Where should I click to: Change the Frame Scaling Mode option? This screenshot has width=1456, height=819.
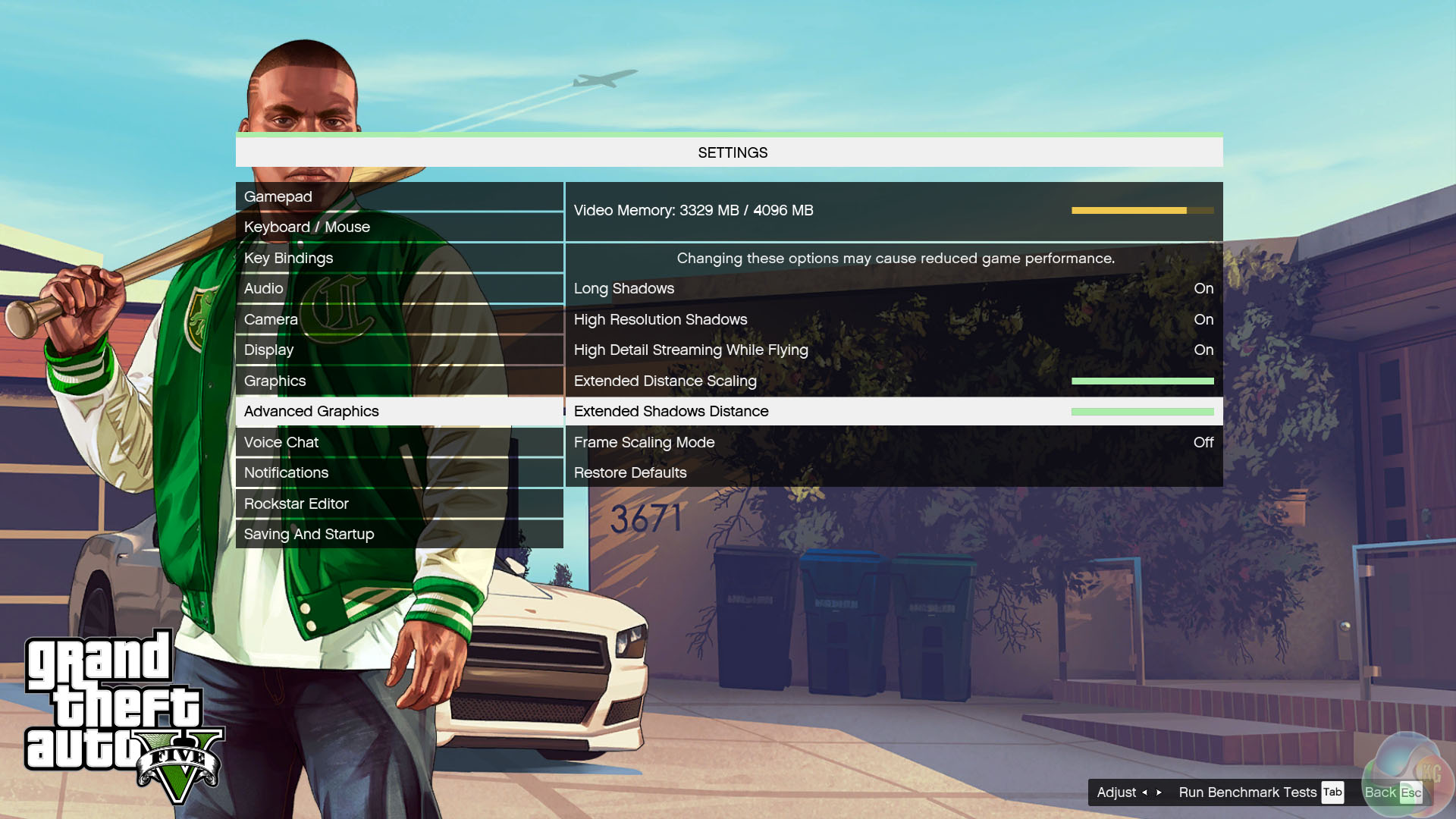pyautogui.click(x=893, y=443)
